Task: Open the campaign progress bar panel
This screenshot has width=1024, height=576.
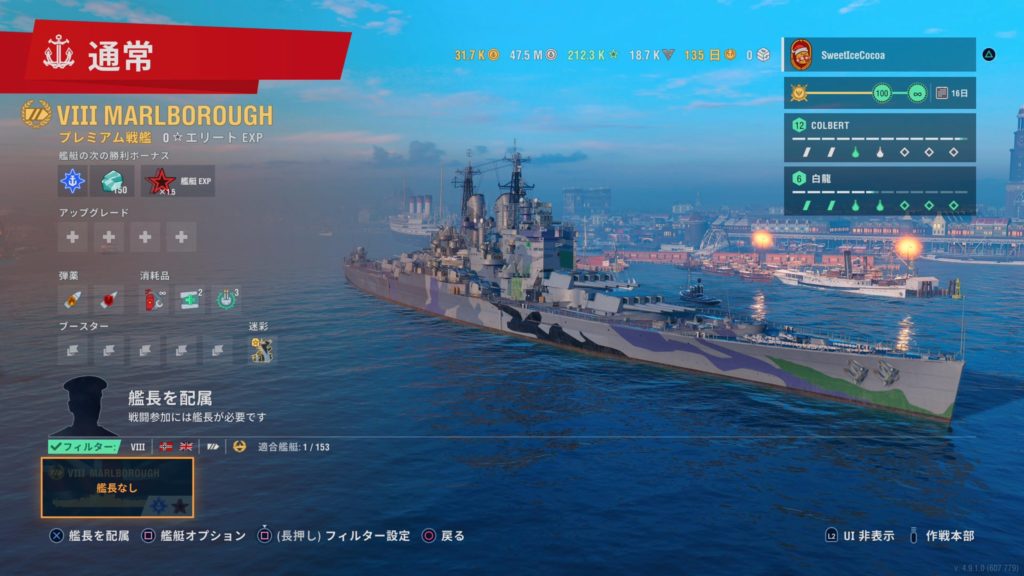Action: click(x=878, y=93)
